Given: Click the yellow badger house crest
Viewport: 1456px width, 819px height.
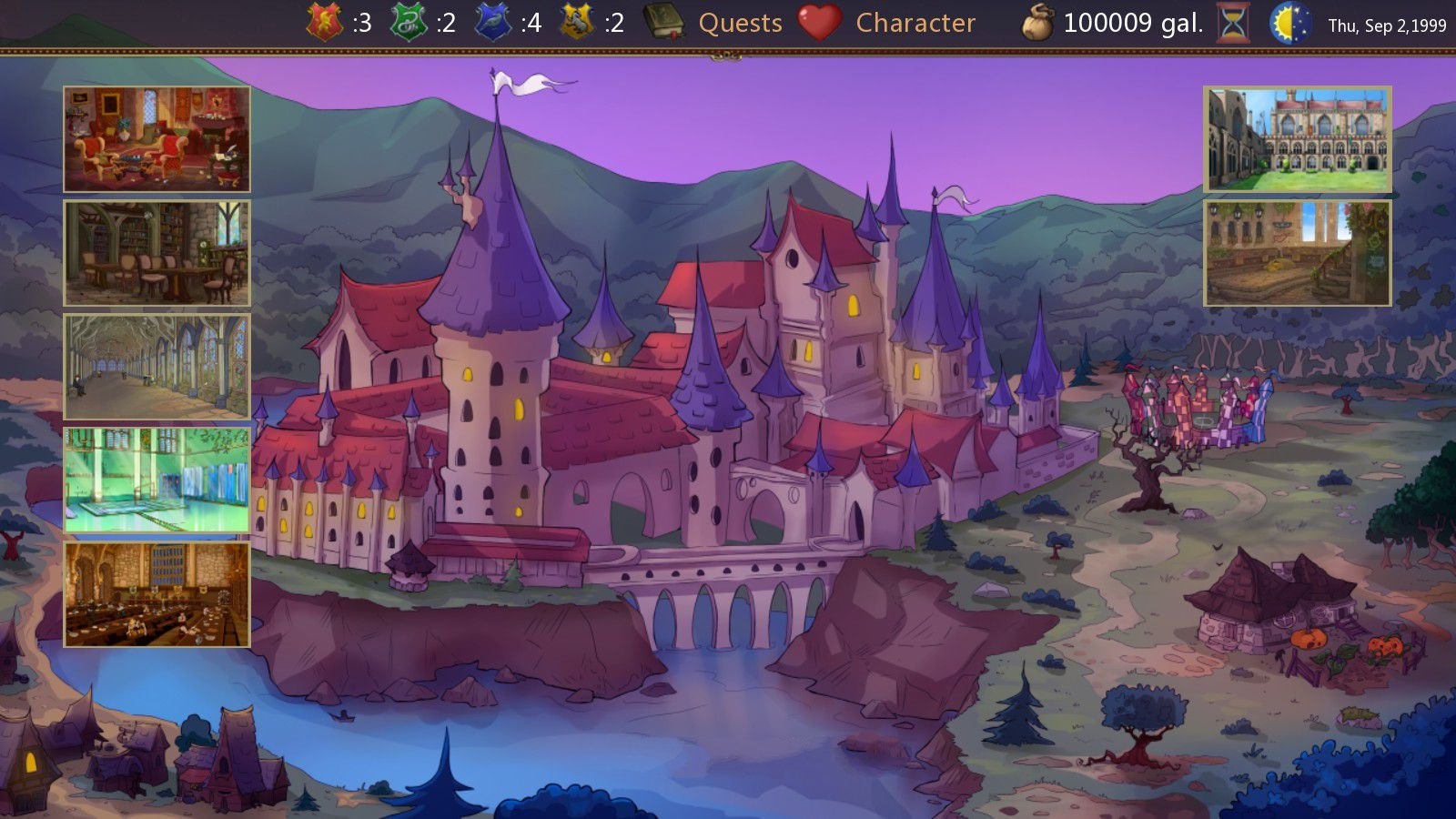Looking at the screenshot, I should pos(578,22).
